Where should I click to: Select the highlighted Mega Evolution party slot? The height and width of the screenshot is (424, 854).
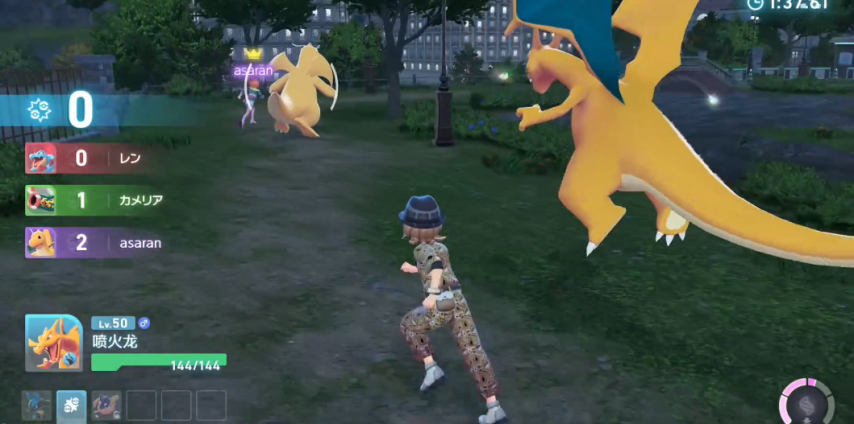71,404
